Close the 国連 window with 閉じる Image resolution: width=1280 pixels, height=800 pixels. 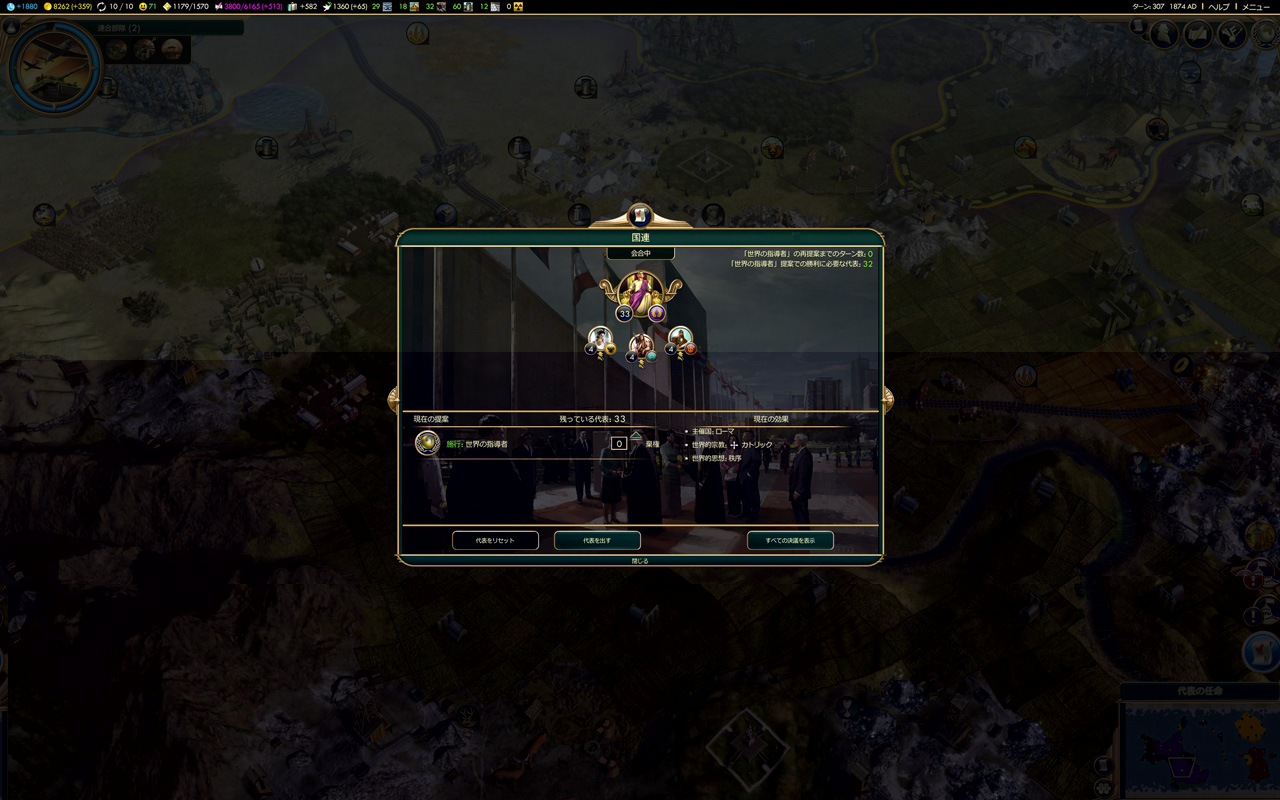(x=640, y=561)
